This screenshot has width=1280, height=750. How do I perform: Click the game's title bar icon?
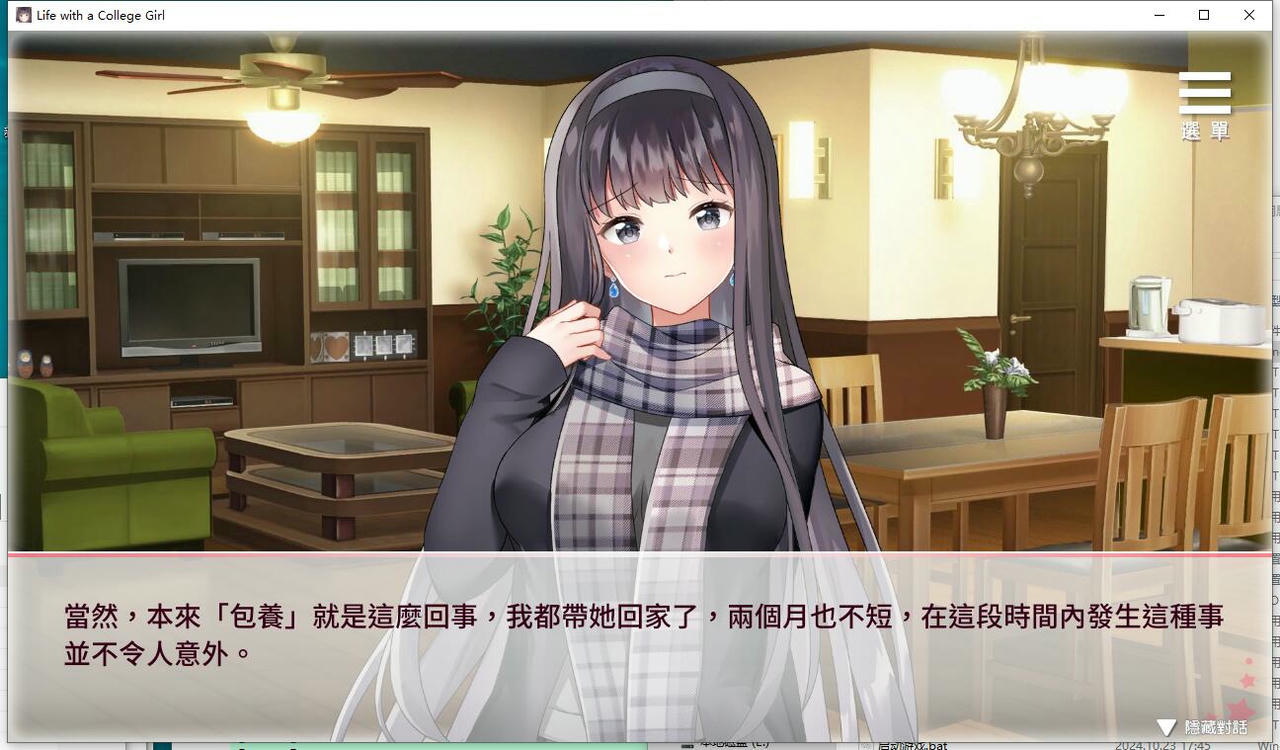24,14
